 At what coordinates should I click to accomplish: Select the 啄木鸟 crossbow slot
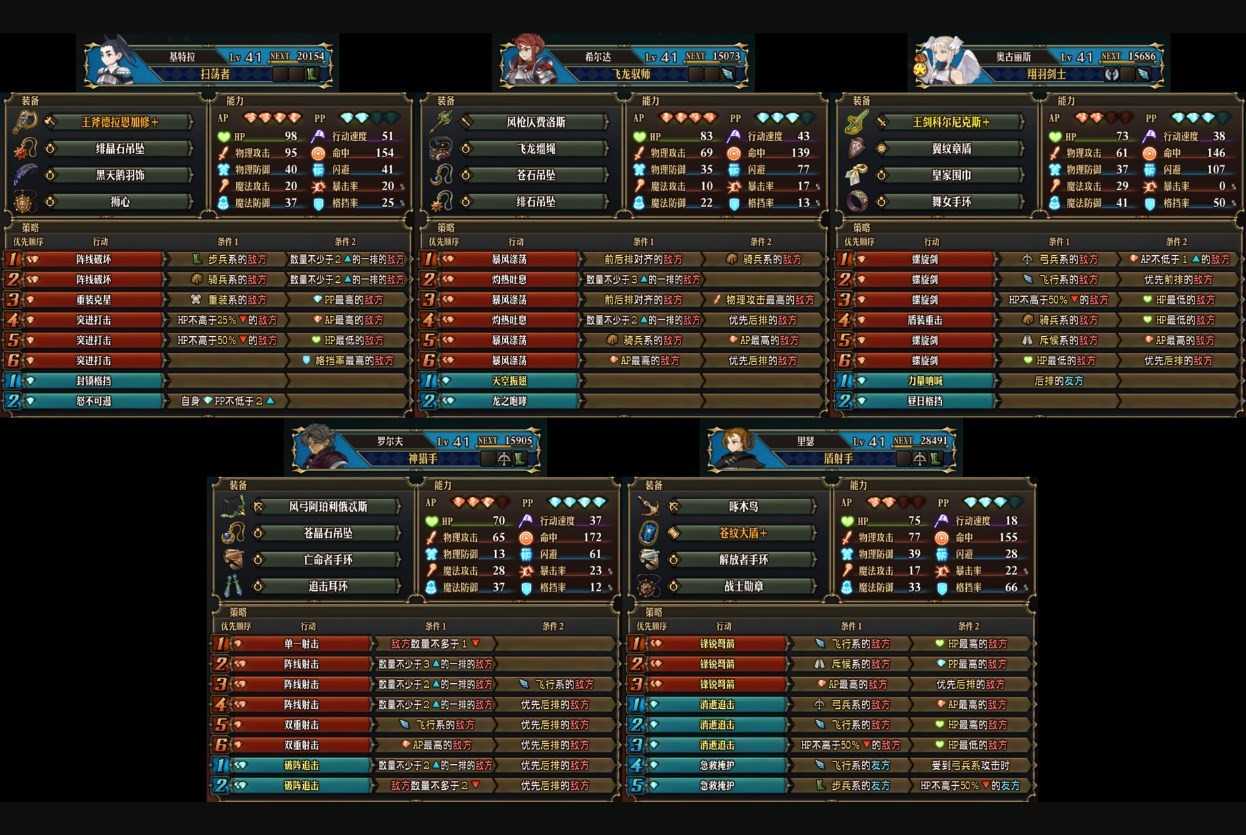pos(743,507)
